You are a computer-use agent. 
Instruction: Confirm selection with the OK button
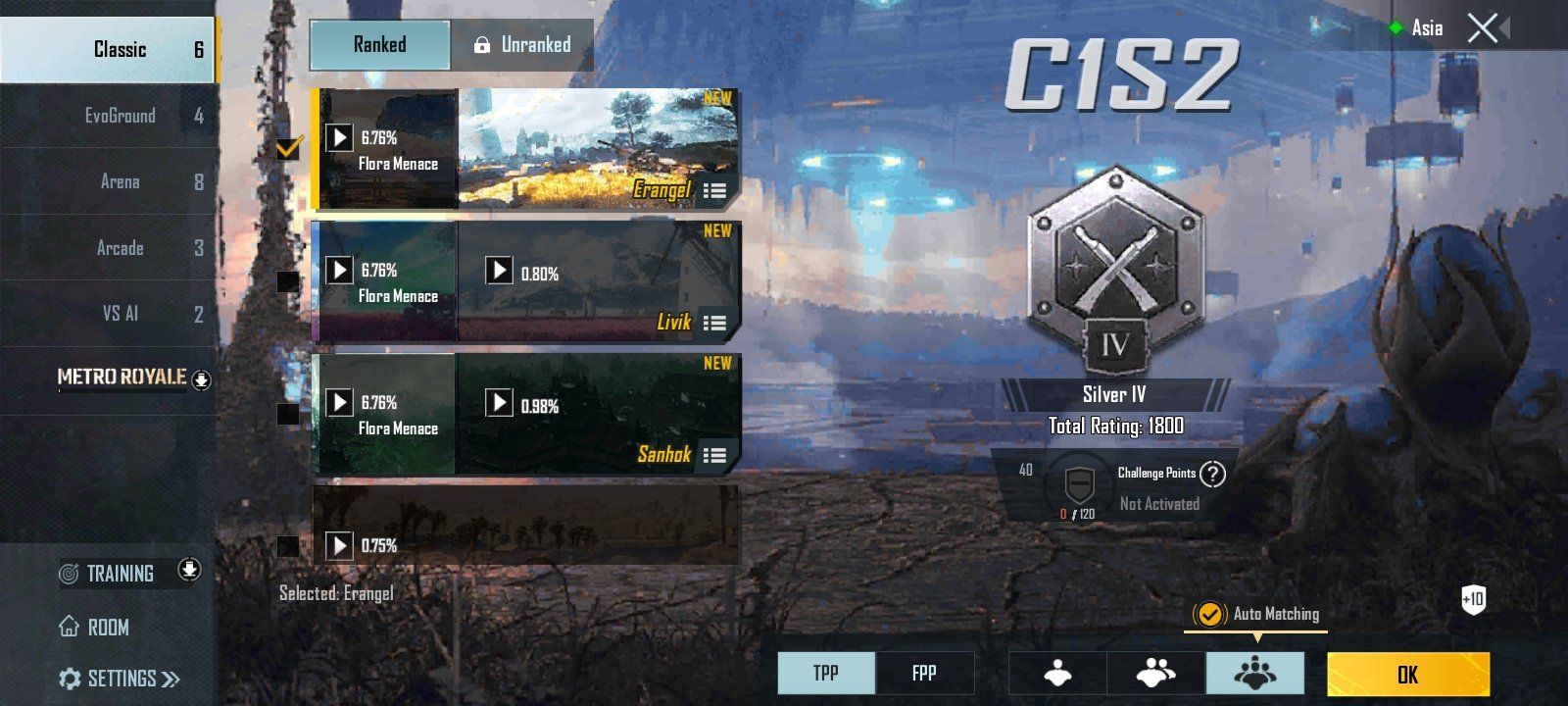click(x=1407, y=675)
